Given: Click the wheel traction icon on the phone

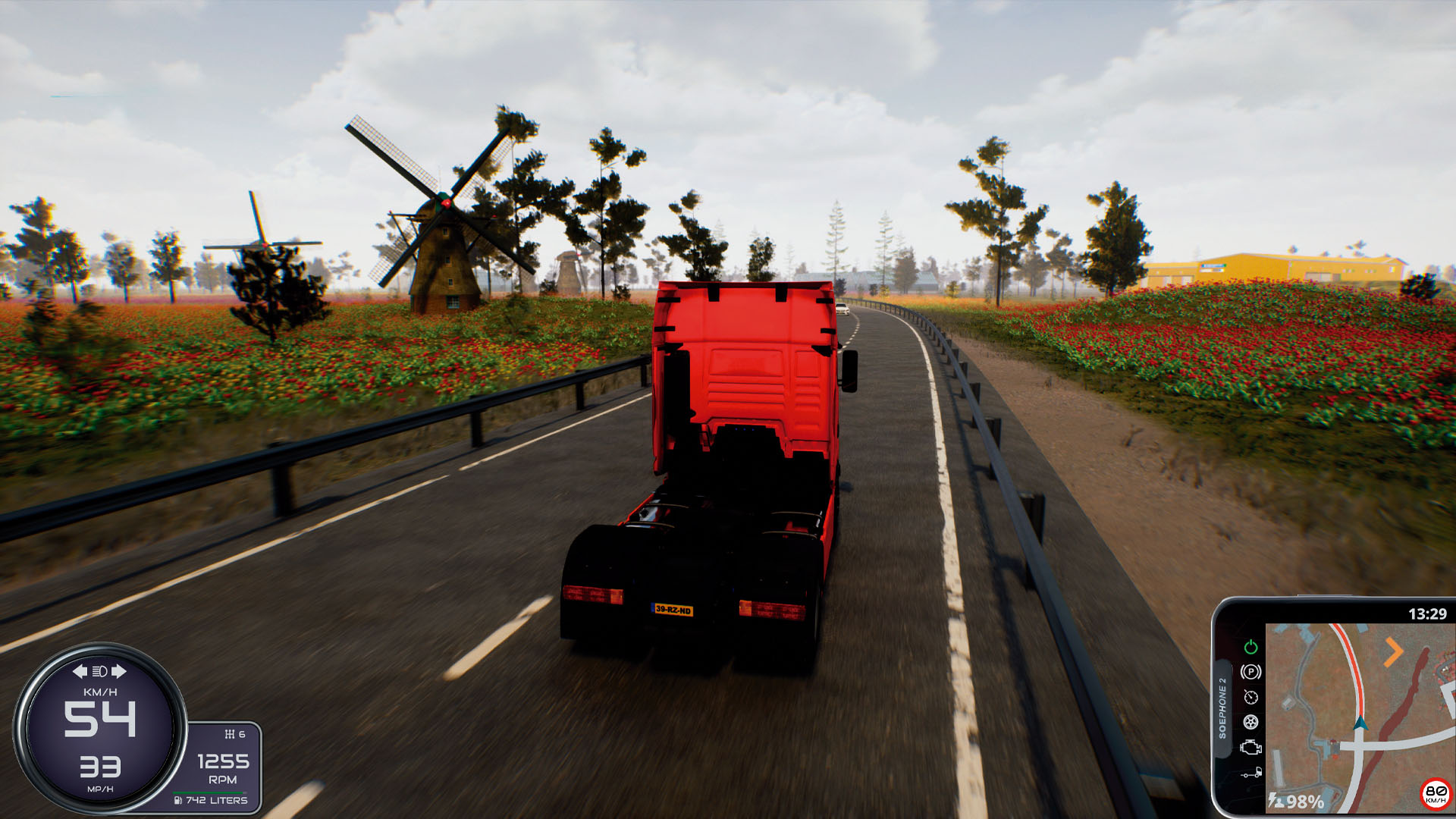Looking at the screenshot, I should click(1250, 722).
